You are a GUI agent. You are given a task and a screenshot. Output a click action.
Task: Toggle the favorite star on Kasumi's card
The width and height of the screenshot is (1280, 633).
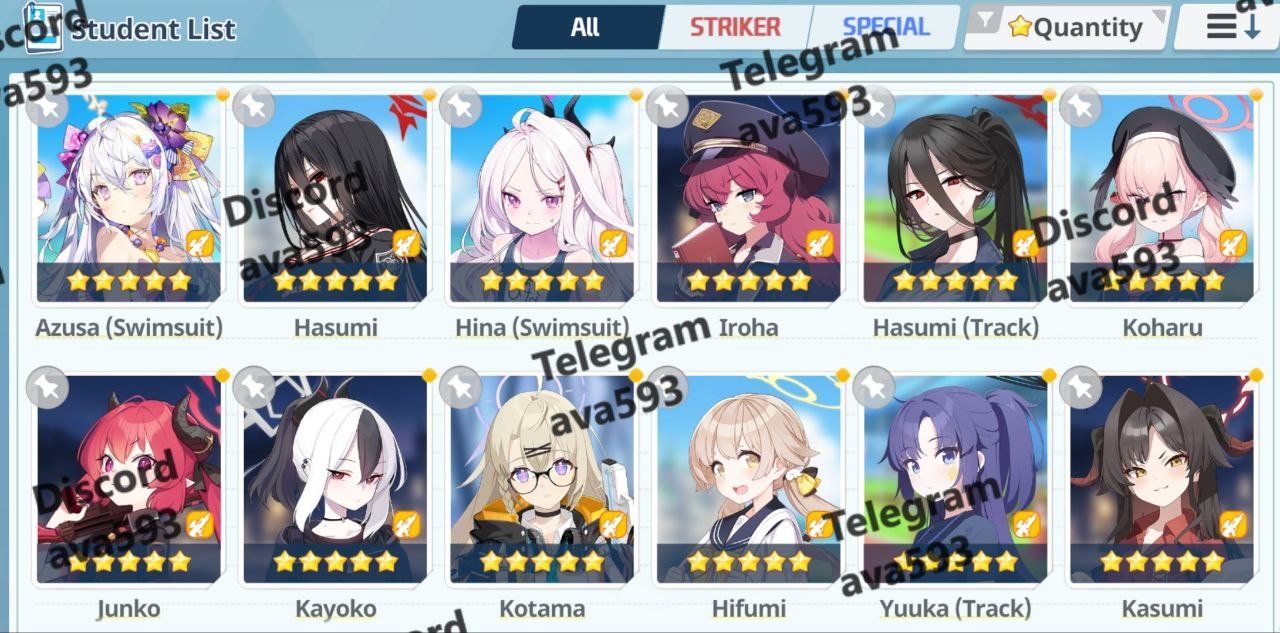(x=1080, y=387)
